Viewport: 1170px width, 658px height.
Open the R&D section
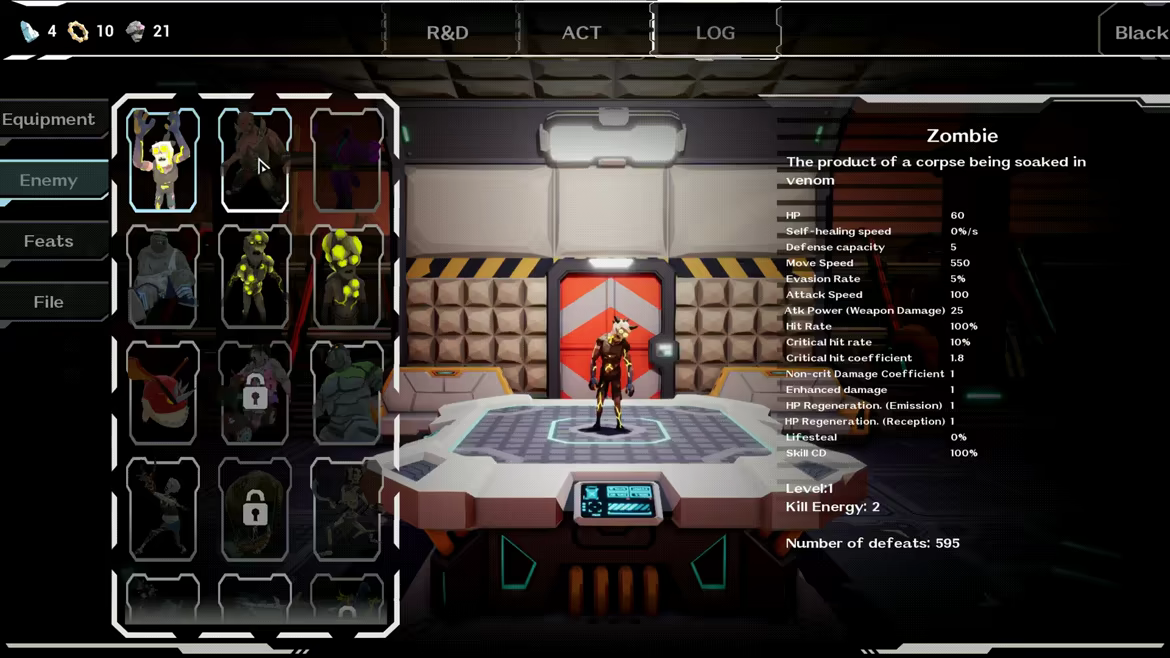coord(447,33)
